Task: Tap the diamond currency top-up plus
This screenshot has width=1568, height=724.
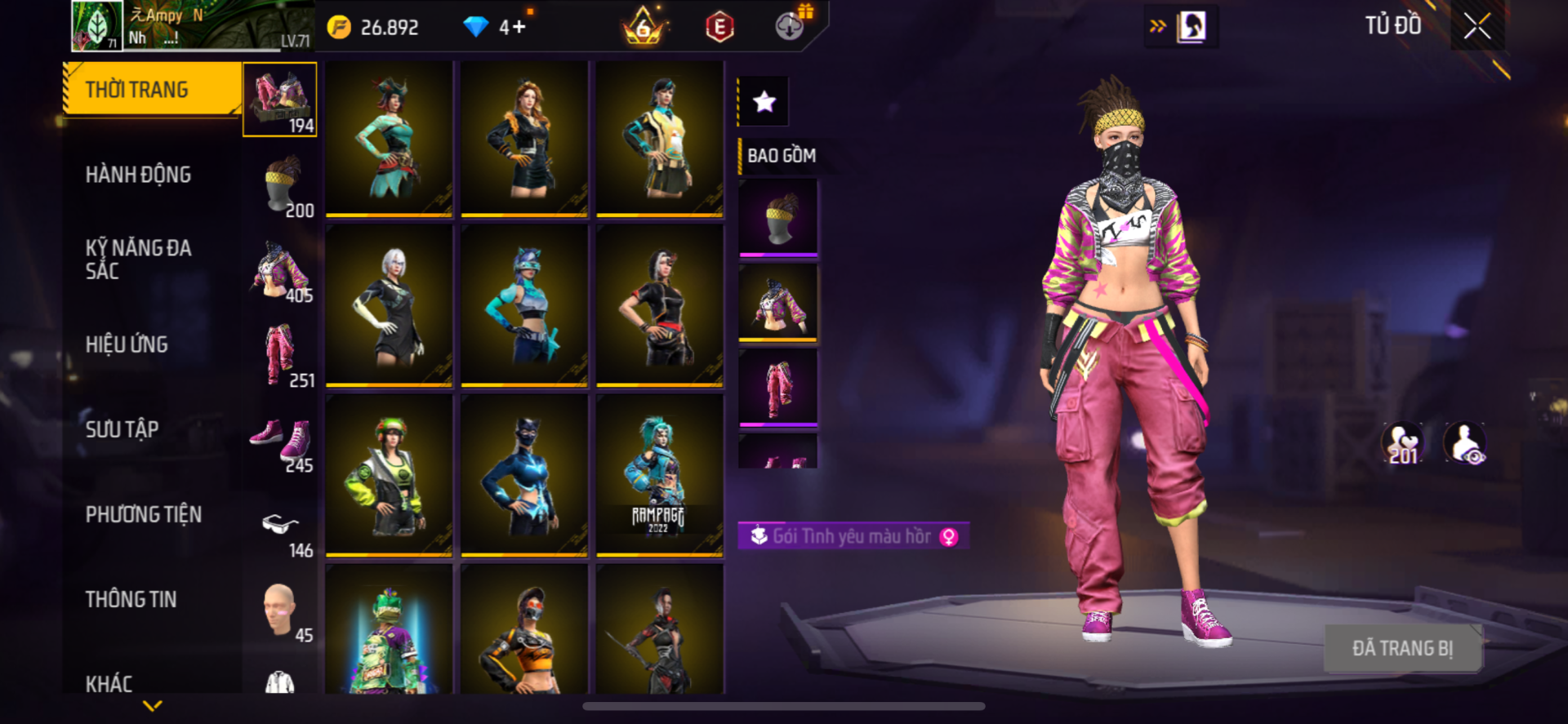Action: [519, 27]
